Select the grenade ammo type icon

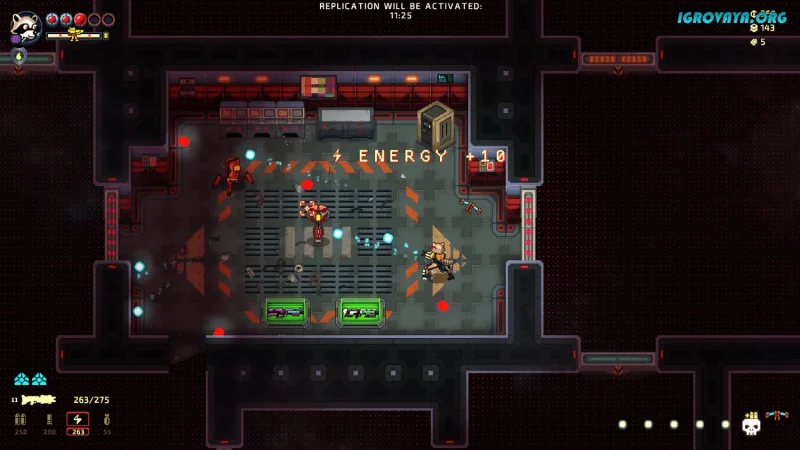point(106,420)
